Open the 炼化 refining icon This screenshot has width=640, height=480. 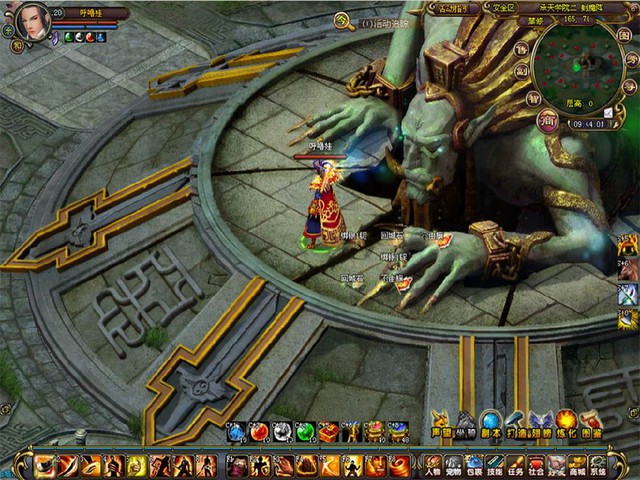tap(566, 423)
